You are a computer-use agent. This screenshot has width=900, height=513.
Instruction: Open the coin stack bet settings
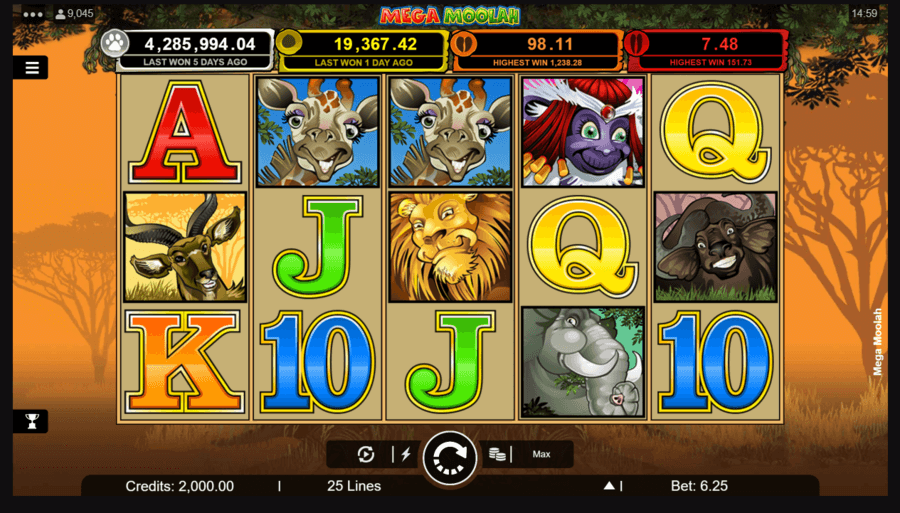(497, 454)
